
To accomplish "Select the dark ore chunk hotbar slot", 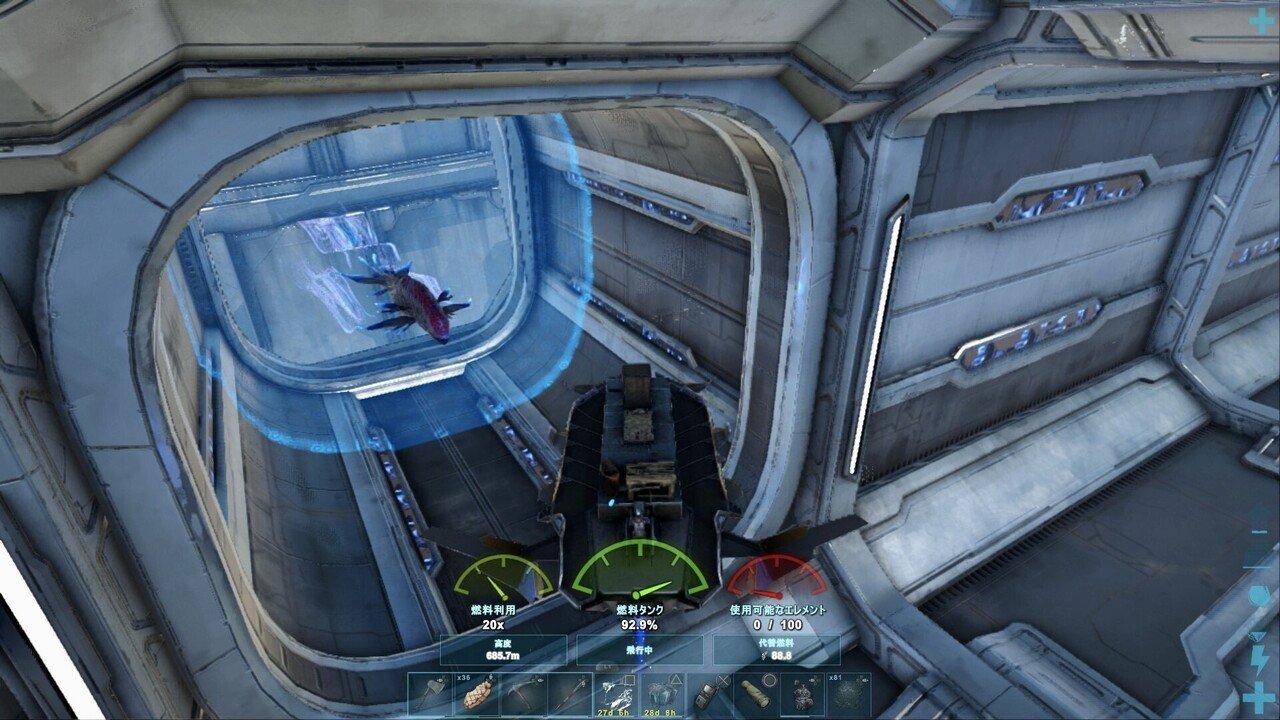I will point(802,694).
